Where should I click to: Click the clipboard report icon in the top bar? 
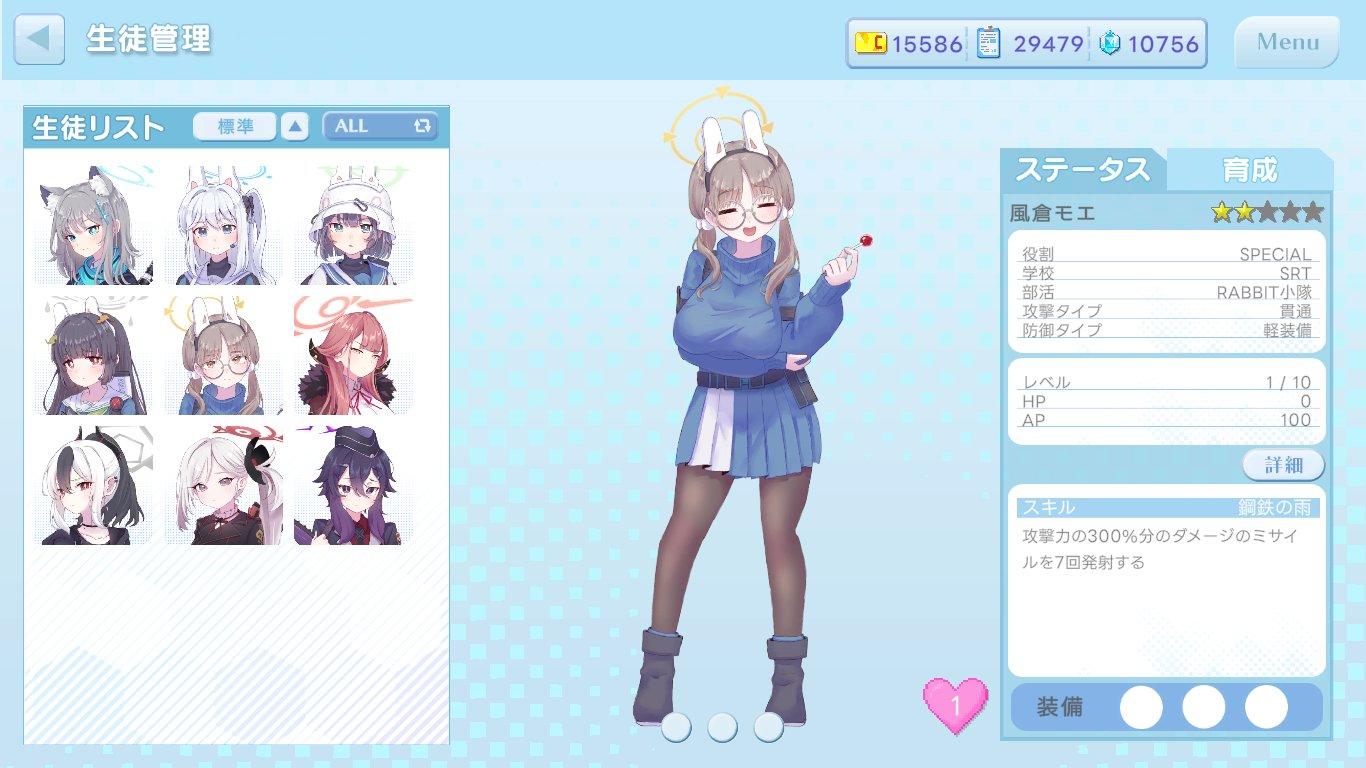pos(988,43)
